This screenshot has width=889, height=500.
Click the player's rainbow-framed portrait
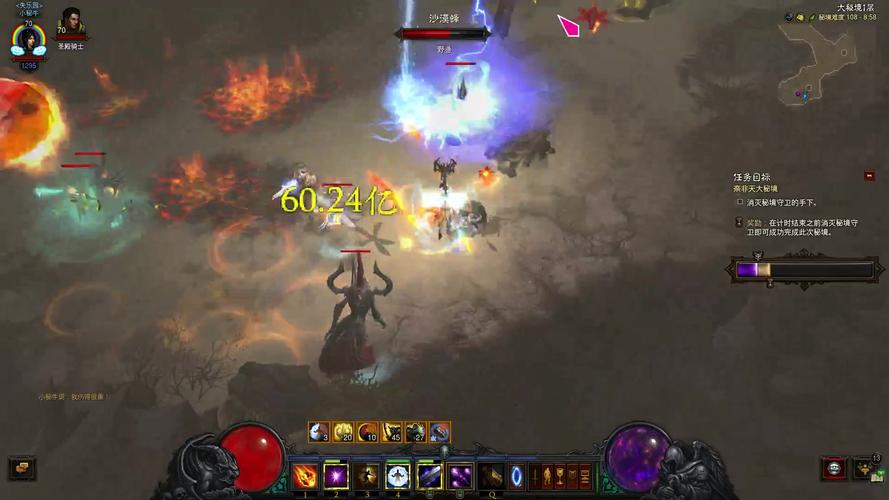28,41
